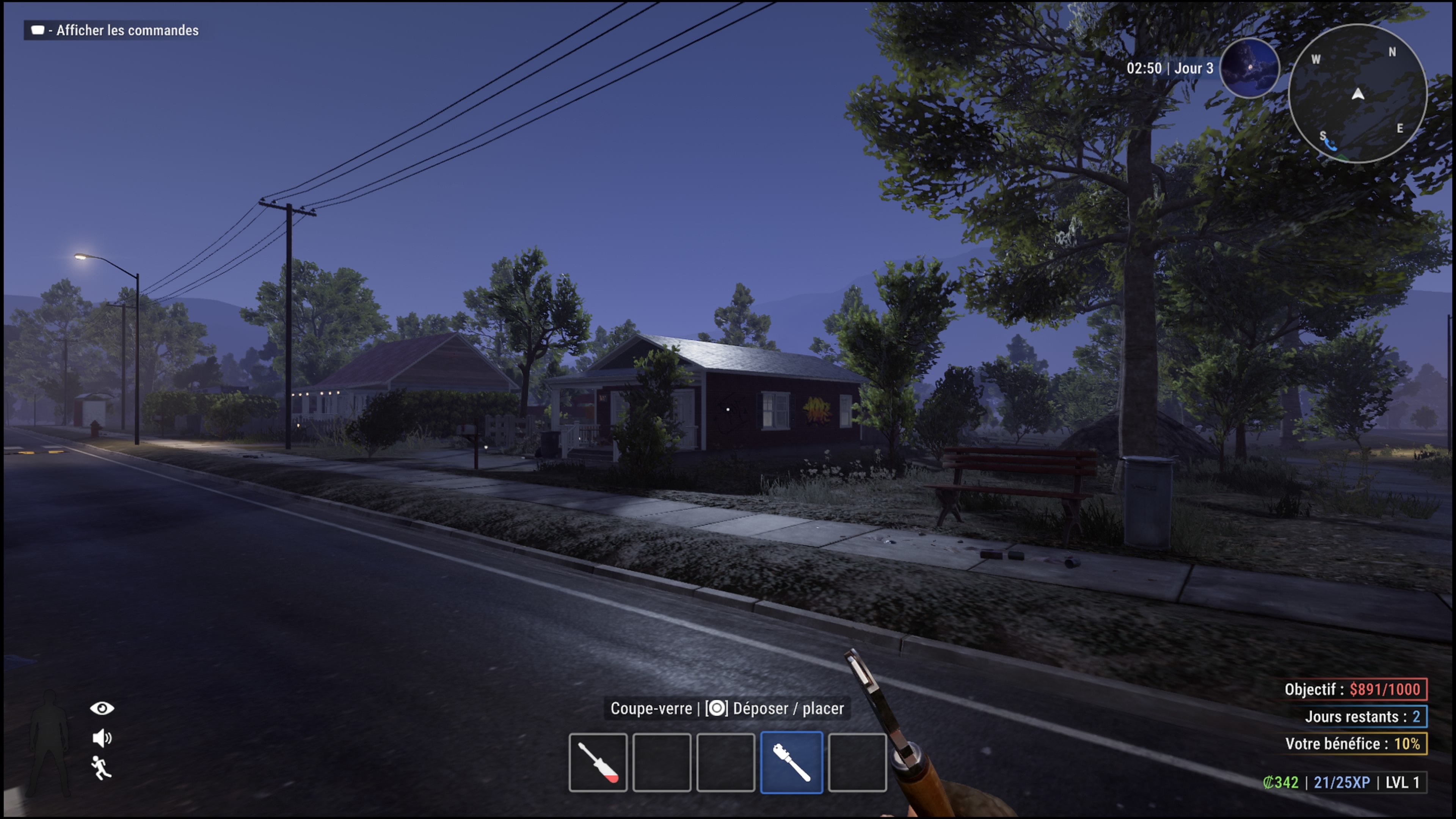Click the speaker noise indicator icon
Viewport: 1456px width, 819px height.
click(x=102, y=737)
